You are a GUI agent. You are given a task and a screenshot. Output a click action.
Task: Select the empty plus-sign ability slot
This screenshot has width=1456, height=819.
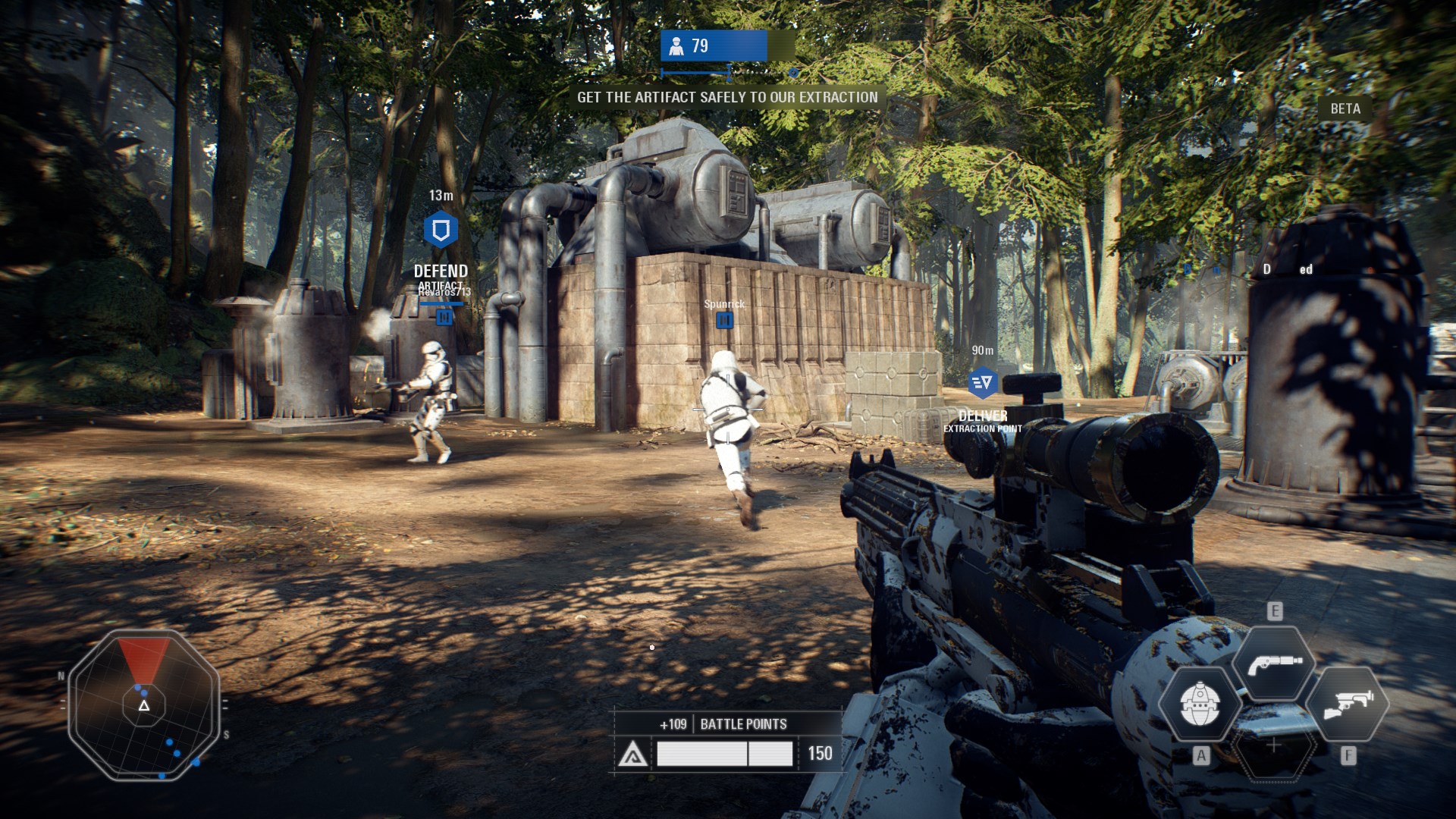[x=1273, y=745]
